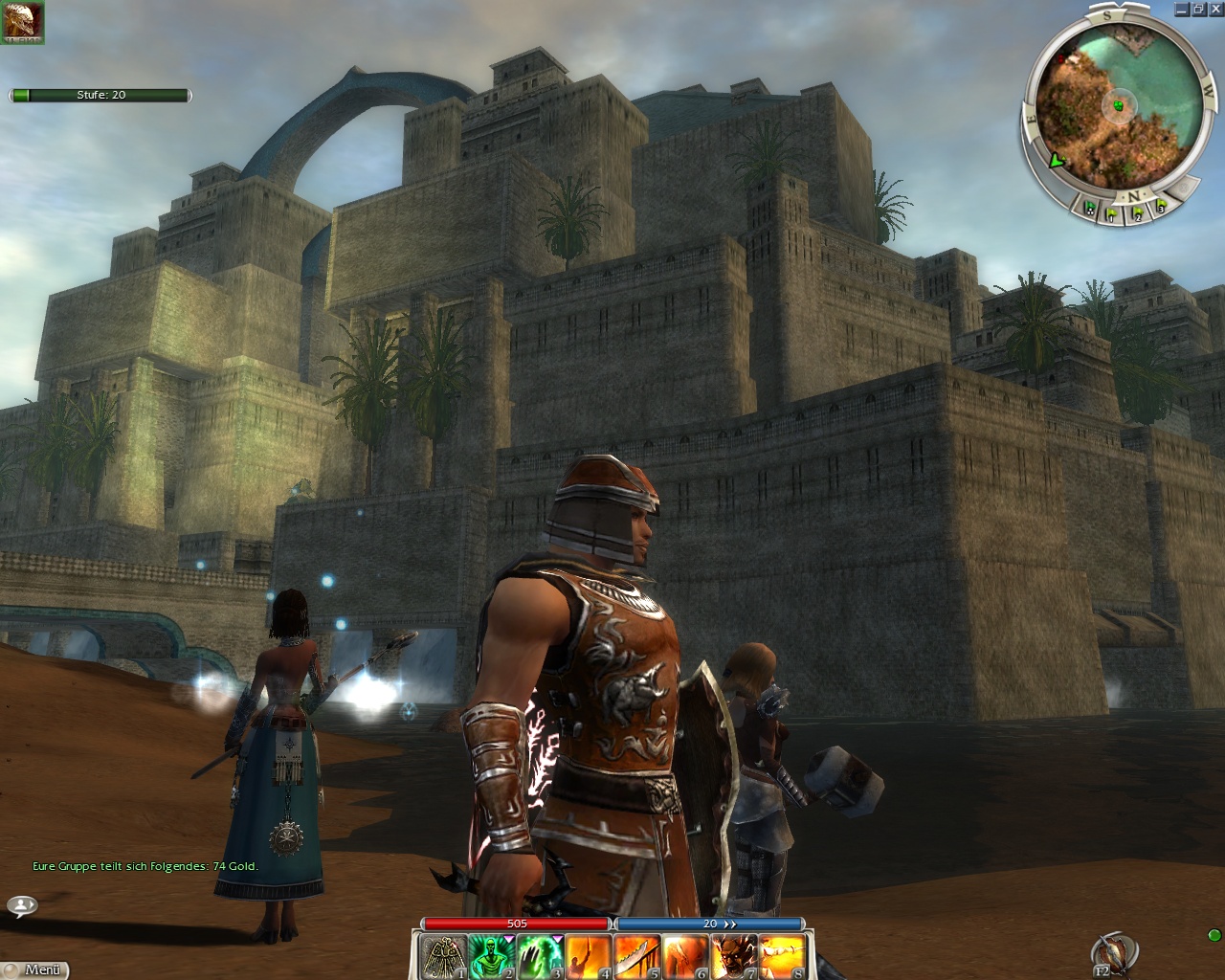Place hero flag number 2
Screen dimensions: 1225x980
(1137, 214)
